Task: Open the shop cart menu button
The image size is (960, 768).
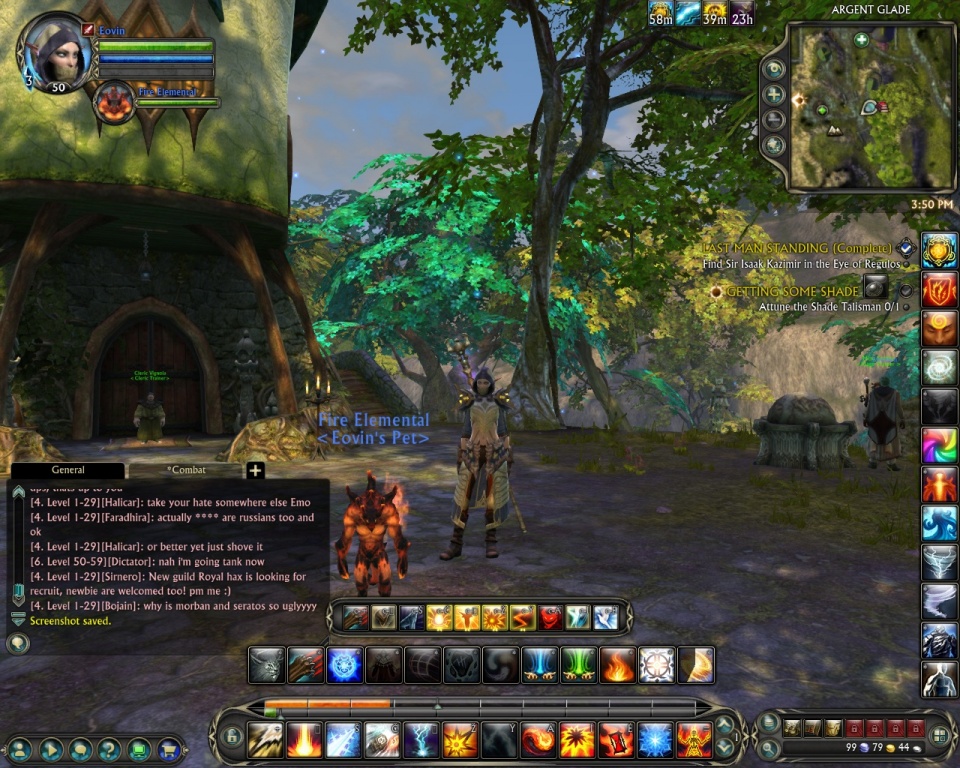Action: (x=169, y=747)
